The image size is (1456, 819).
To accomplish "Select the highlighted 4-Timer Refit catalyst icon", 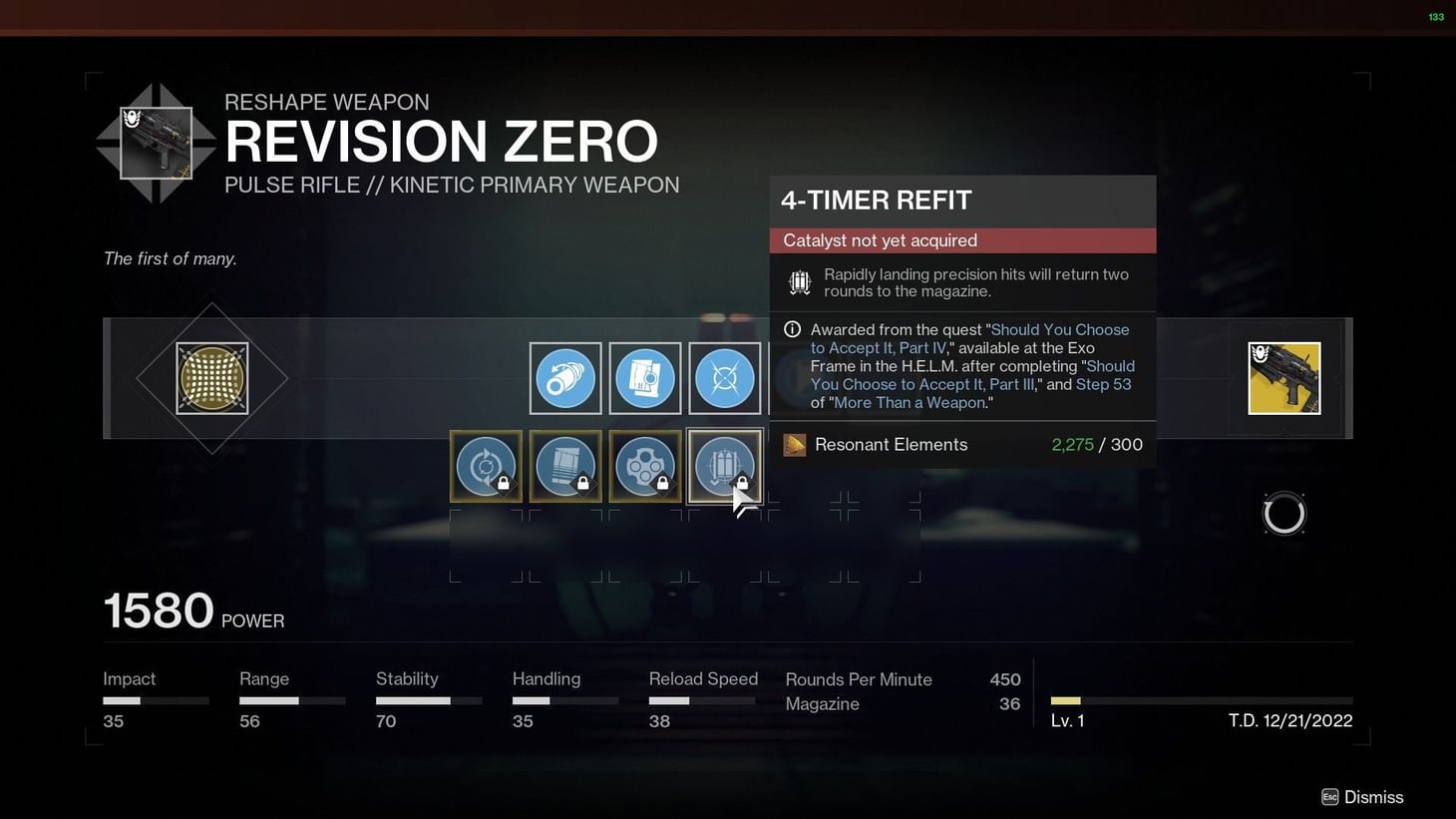I will tap(725, 466).
